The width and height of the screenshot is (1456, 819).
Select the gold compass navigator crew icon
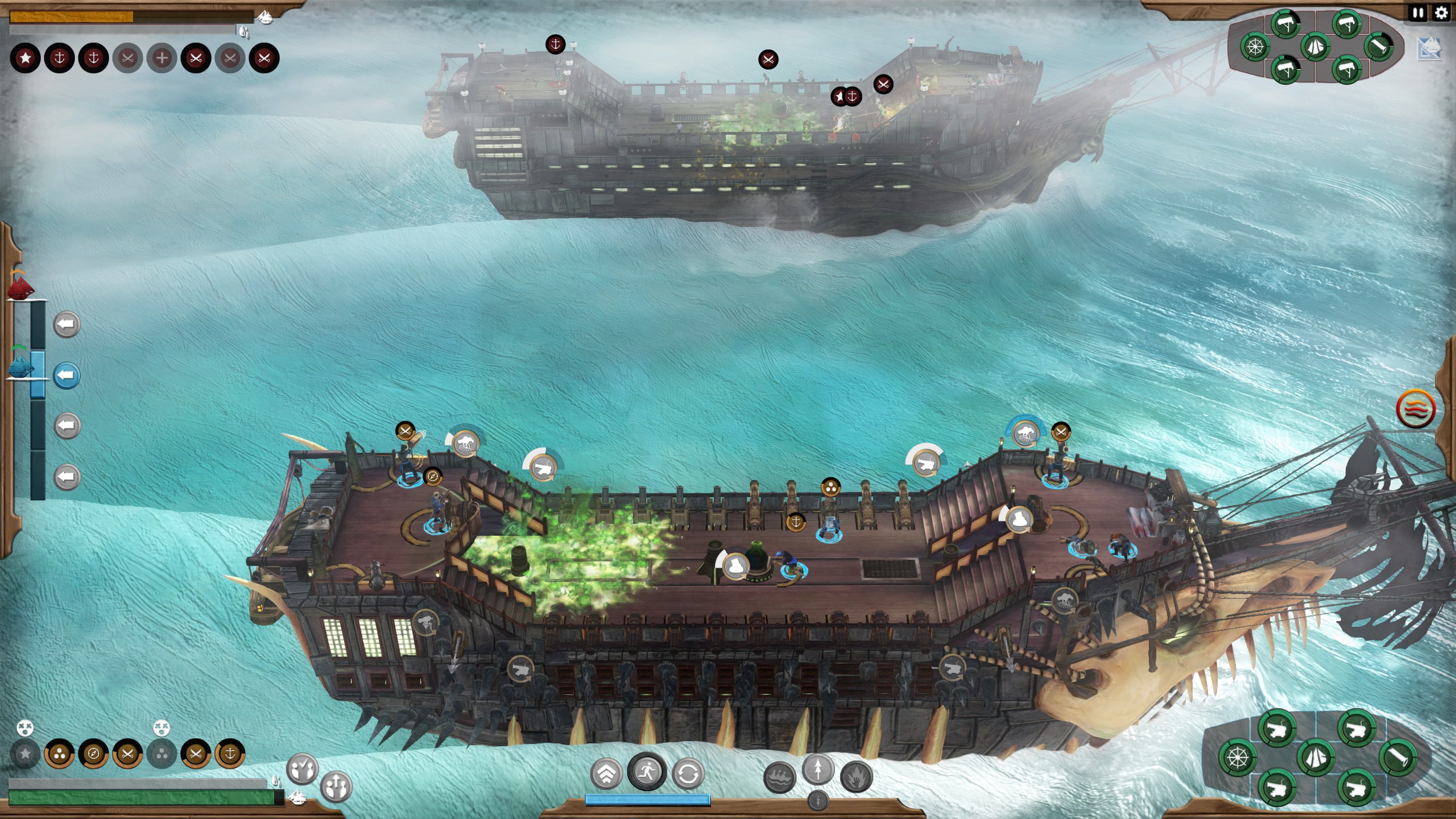pyautogui.click(x=93, y=754)
